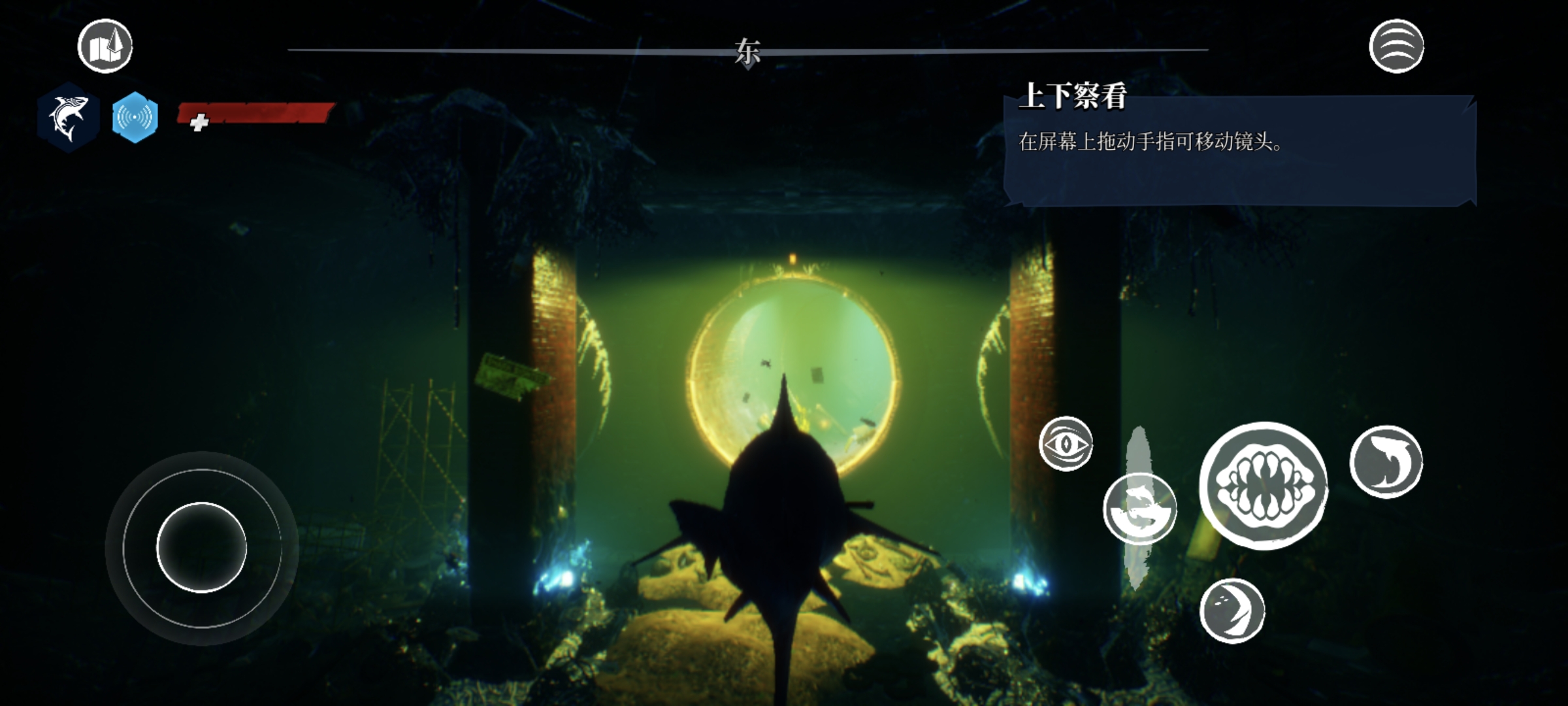Activate the blue sonar hexagon ability
The image size is (1568, 706).
click(135, 118)
